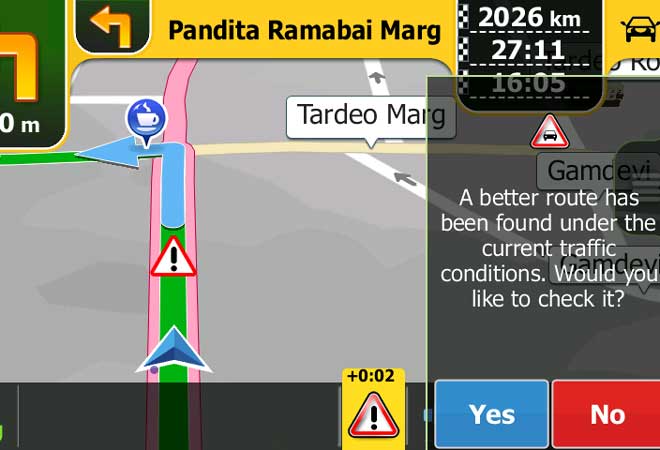
Task: Decline the better route with No
Action: coord(606,414)
